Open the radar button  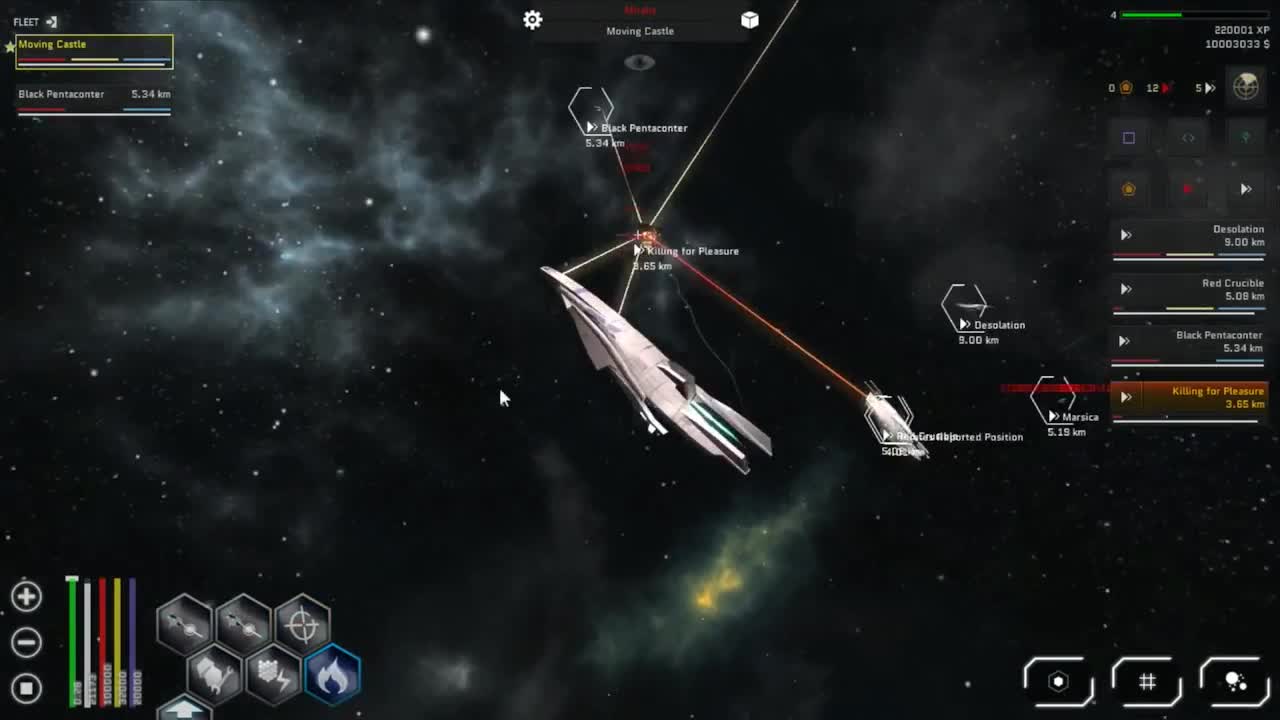1245,86
